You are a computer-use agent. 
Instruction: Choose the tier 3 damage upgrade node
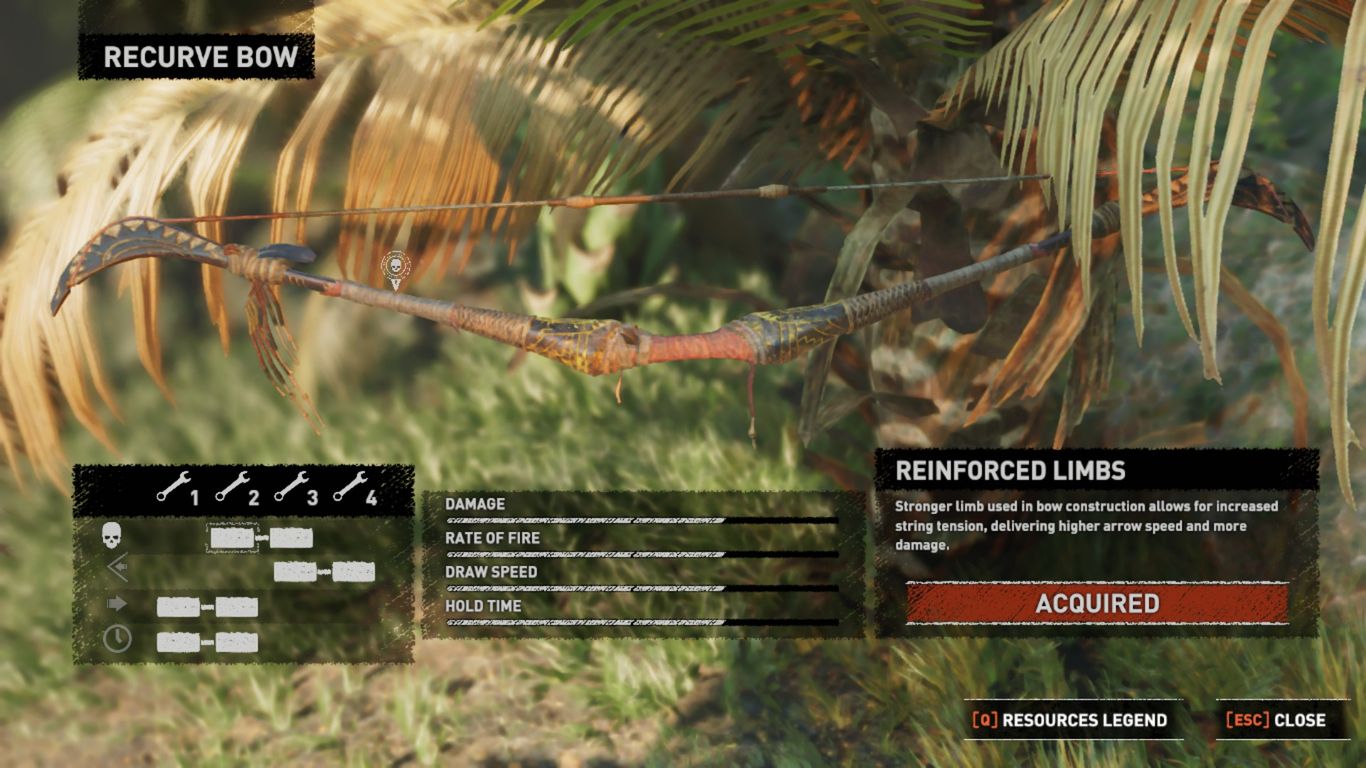pyautogui.click(x=291, y=538)
